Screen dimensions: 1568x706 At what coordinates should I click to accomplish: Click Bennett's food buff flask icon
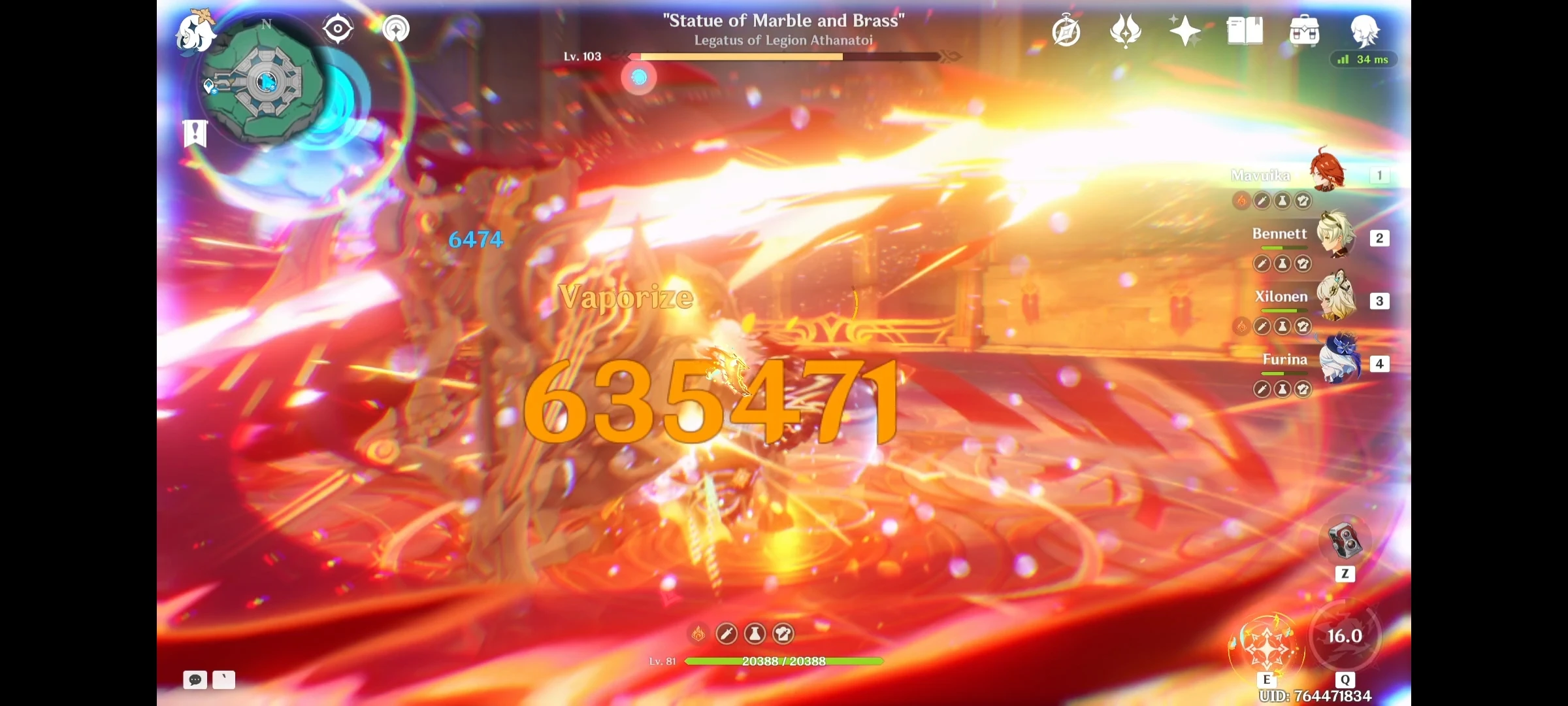(1283, 263)
